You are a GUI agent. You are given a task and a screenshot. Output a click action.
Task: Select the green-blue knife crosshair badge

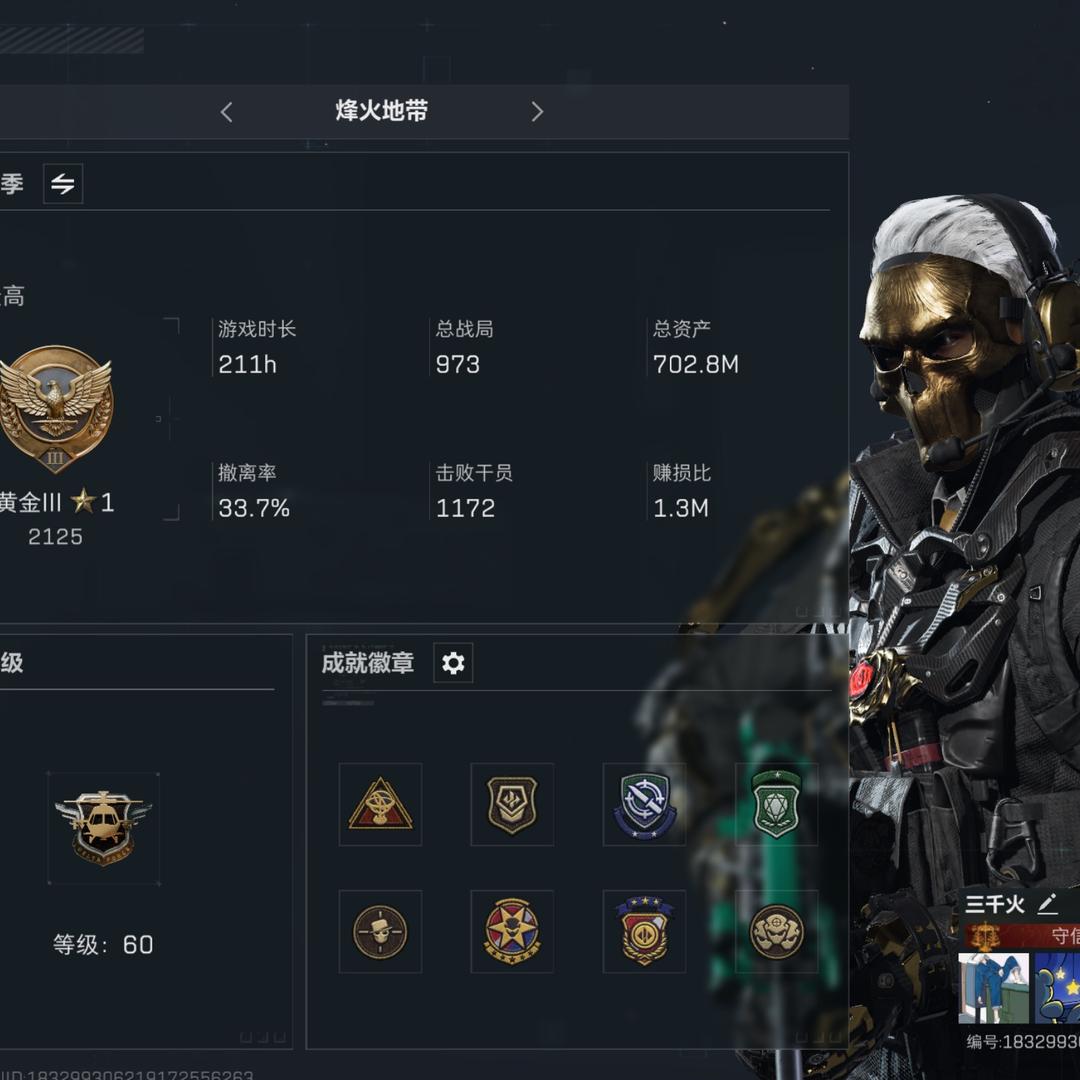[644, 804]
